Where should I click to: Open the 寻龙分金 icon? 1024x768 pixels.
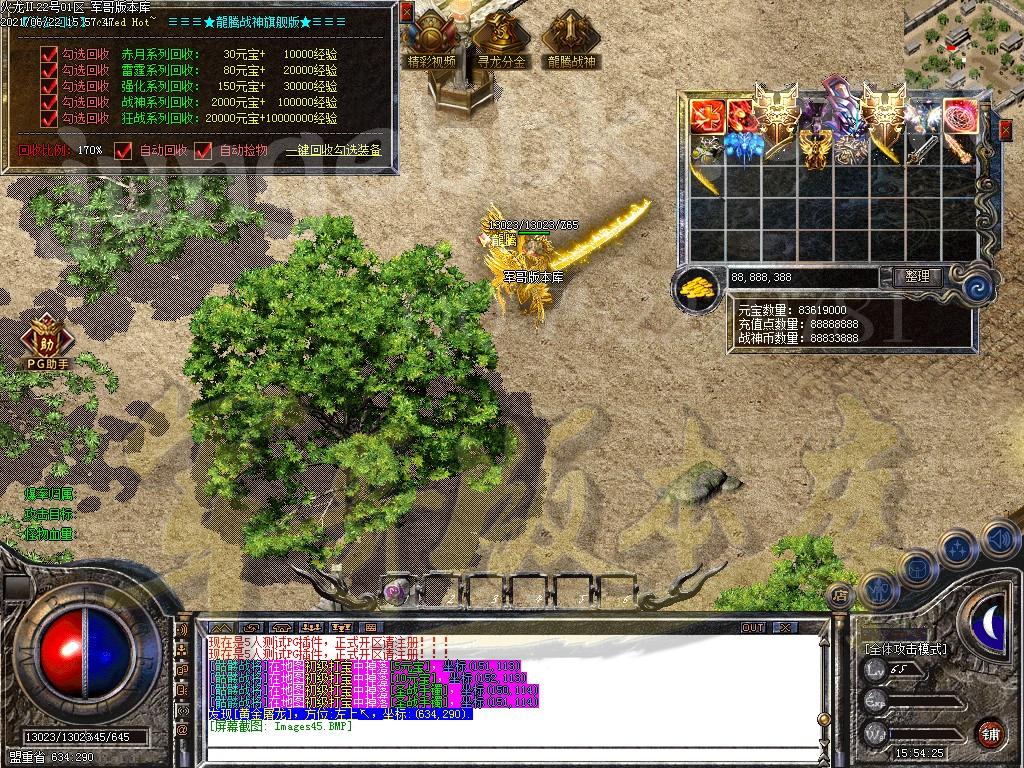click(501, 40)
